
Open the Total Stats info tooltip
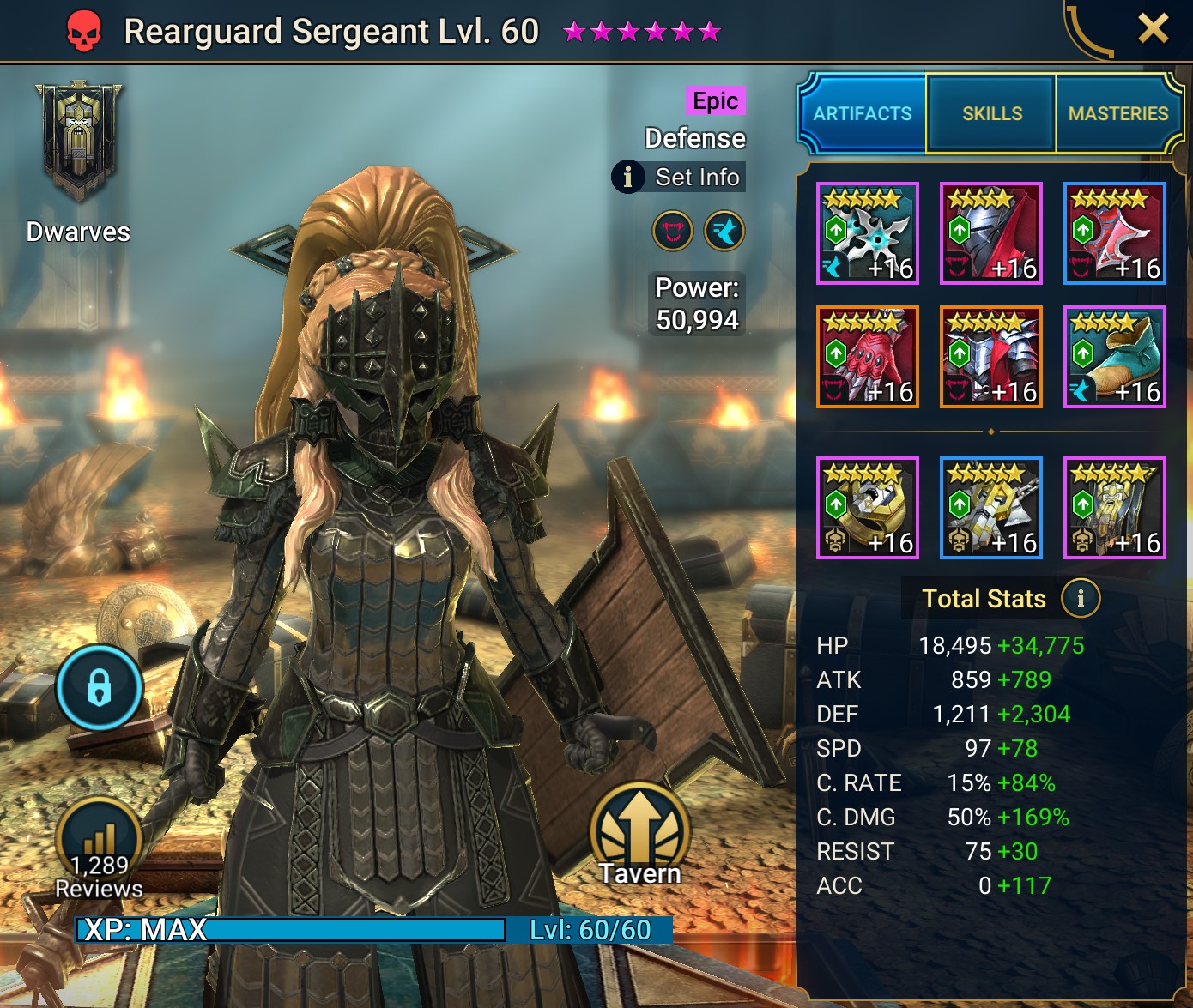coord(1080,599)
